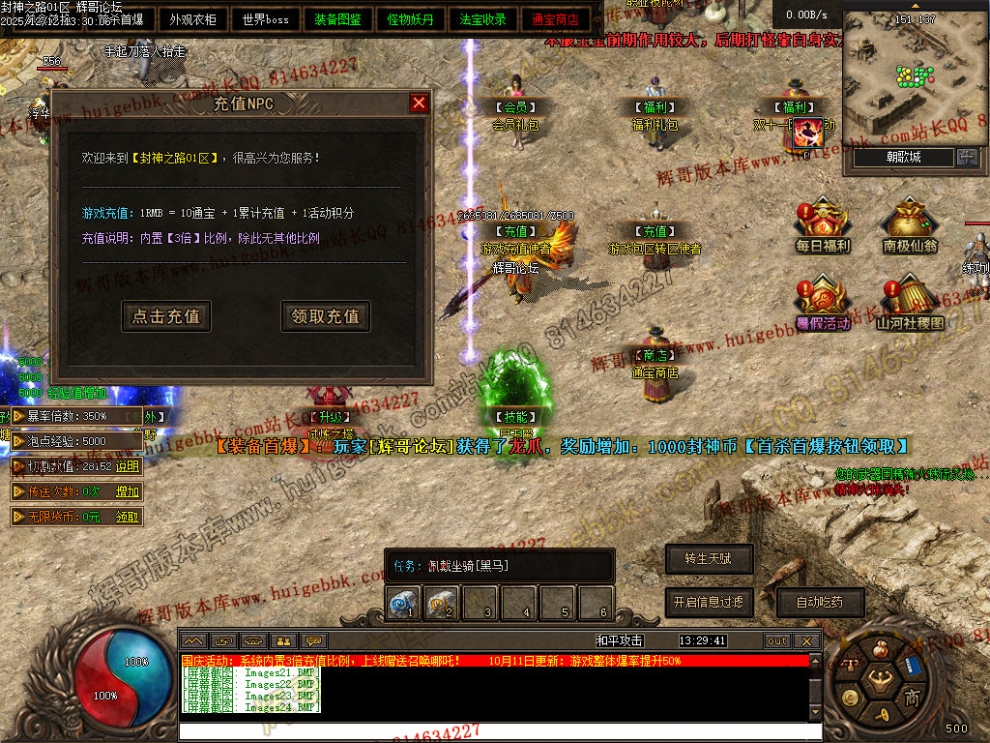Open the 说明 link beside 切割数值
This screenshot has height=743, width=990.
click(x=128, y=466)
